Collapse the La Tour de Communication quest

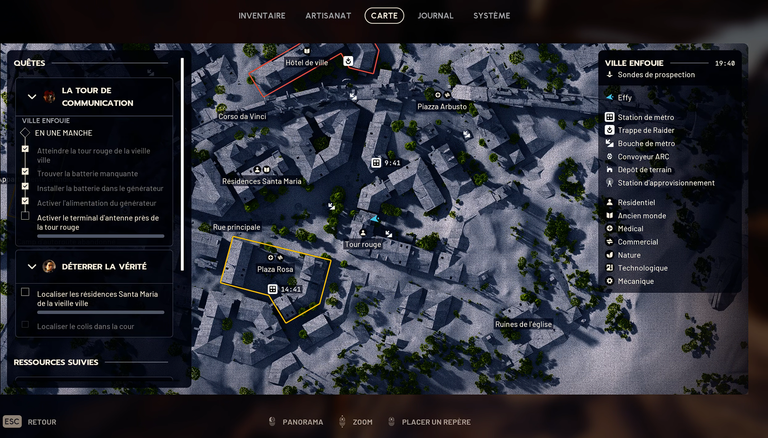pos(32,97)
